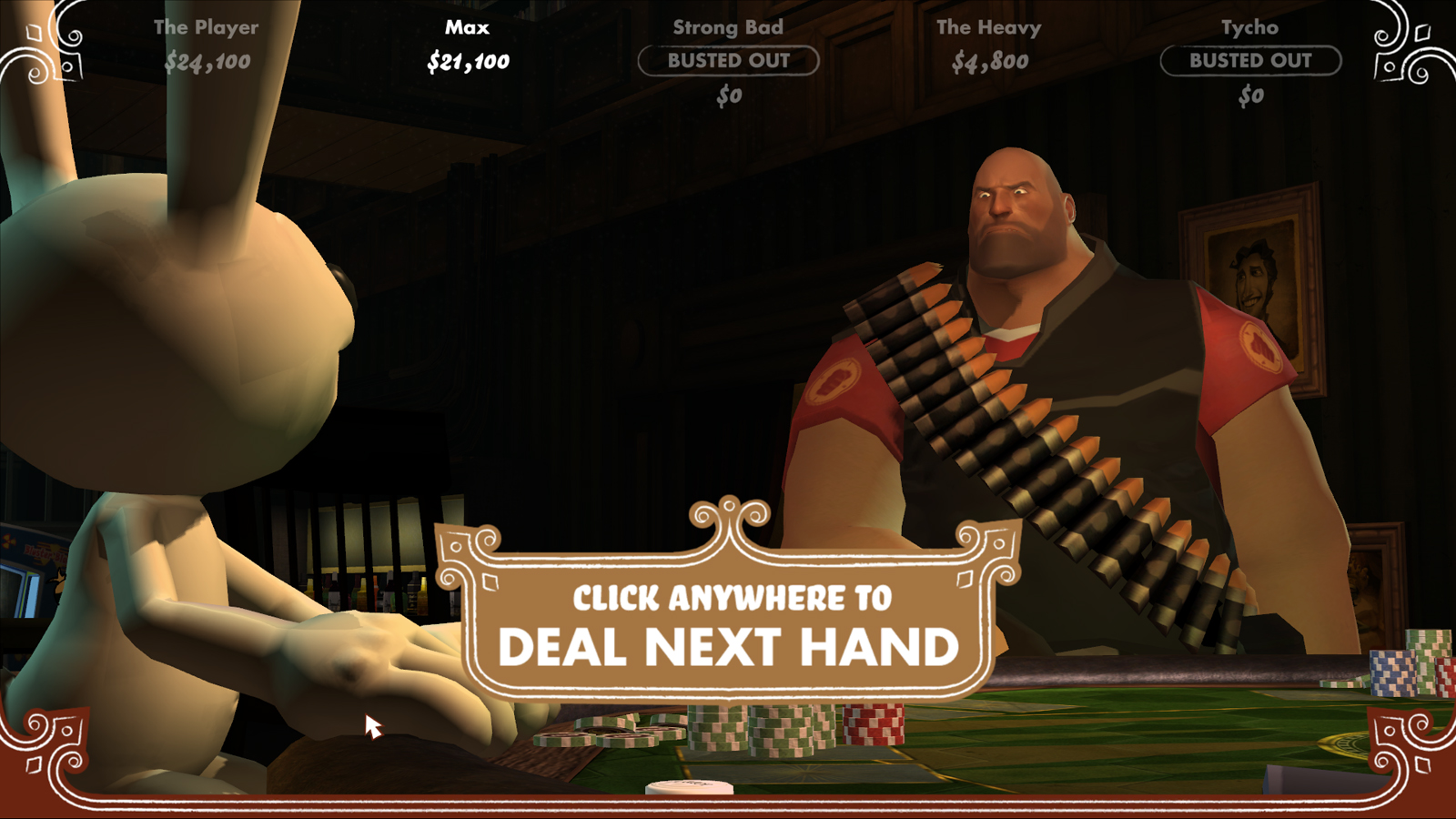Screen dimensions: 1456x819
Task: Select The Player's name label
Action: [x=207, y=27]
